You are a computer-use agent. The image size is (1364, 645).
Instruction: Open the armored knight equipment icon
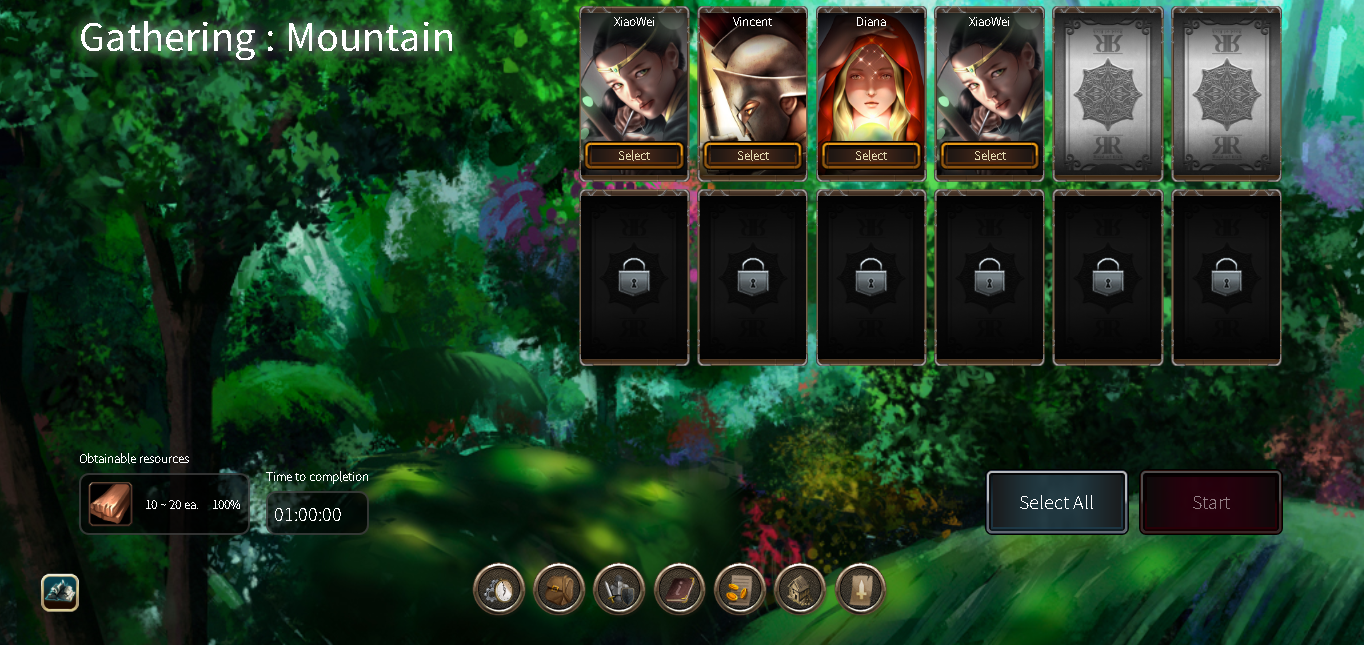[x=619, y=589]
